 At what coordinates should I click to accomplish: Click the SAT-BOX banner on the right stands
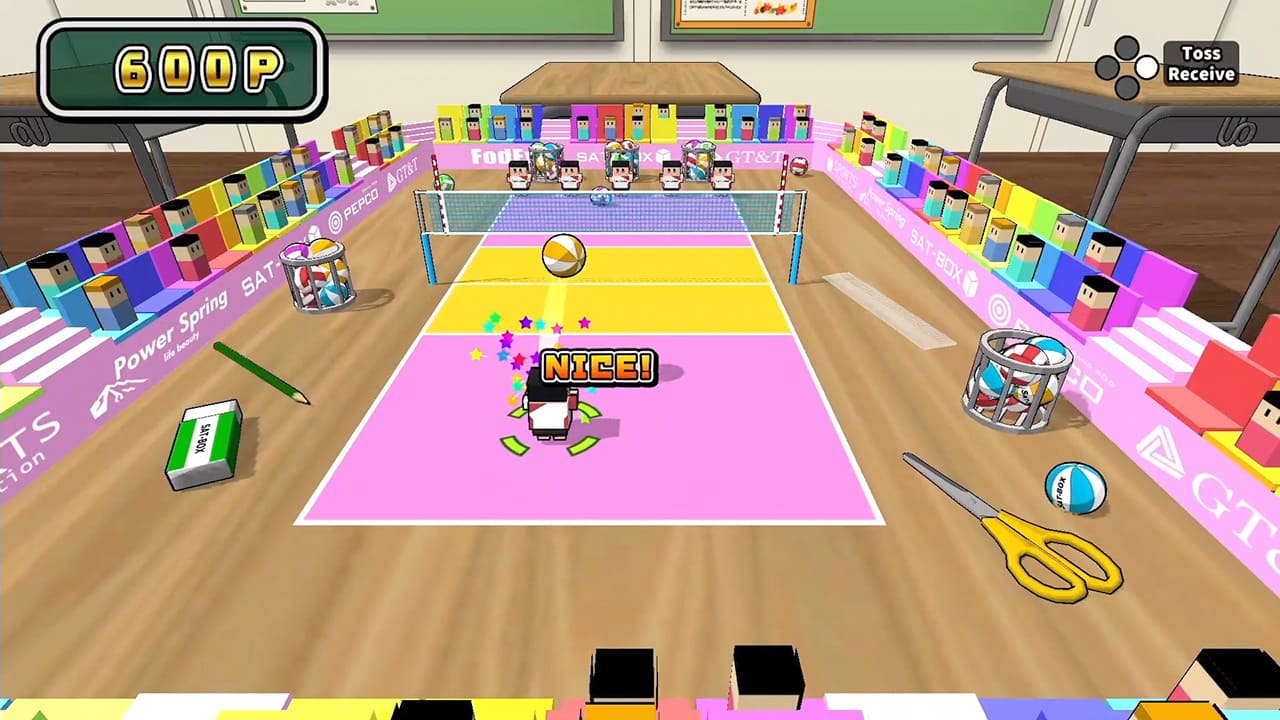[x=939, y=254]
